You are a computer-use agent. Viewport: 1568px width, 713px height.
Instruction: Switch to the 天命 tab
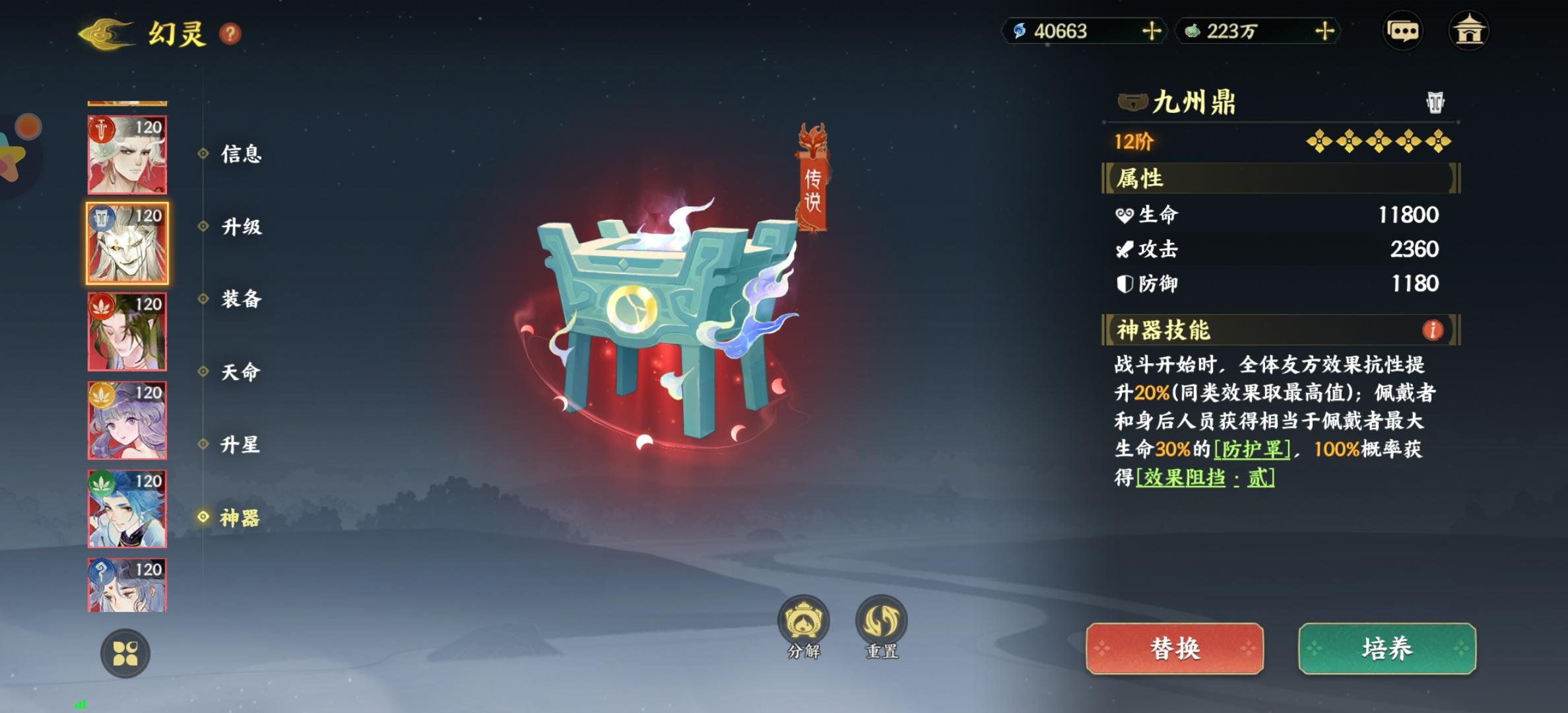(241, 372)
